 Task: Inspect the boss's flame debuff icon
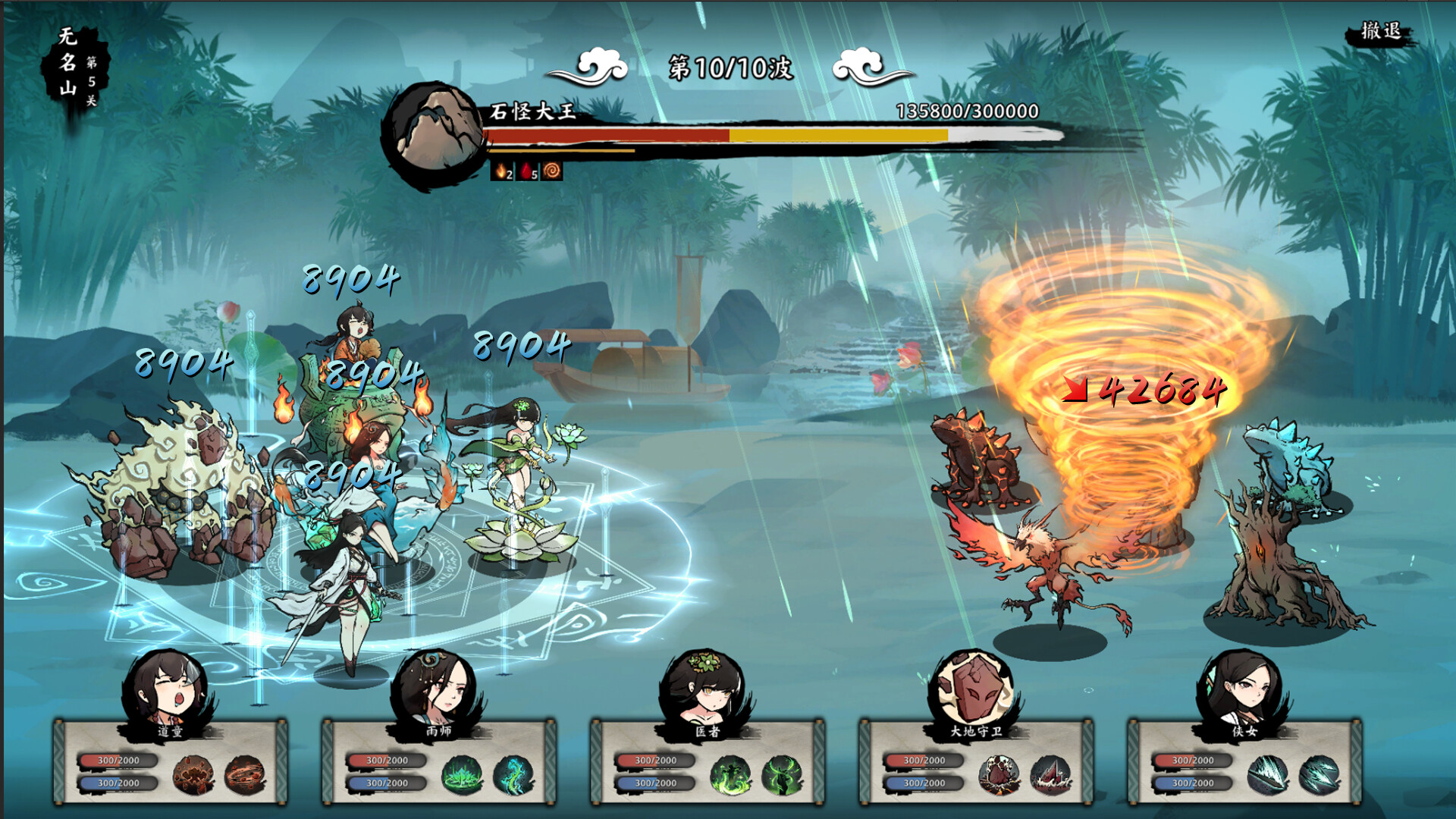[x=502, y=171]
